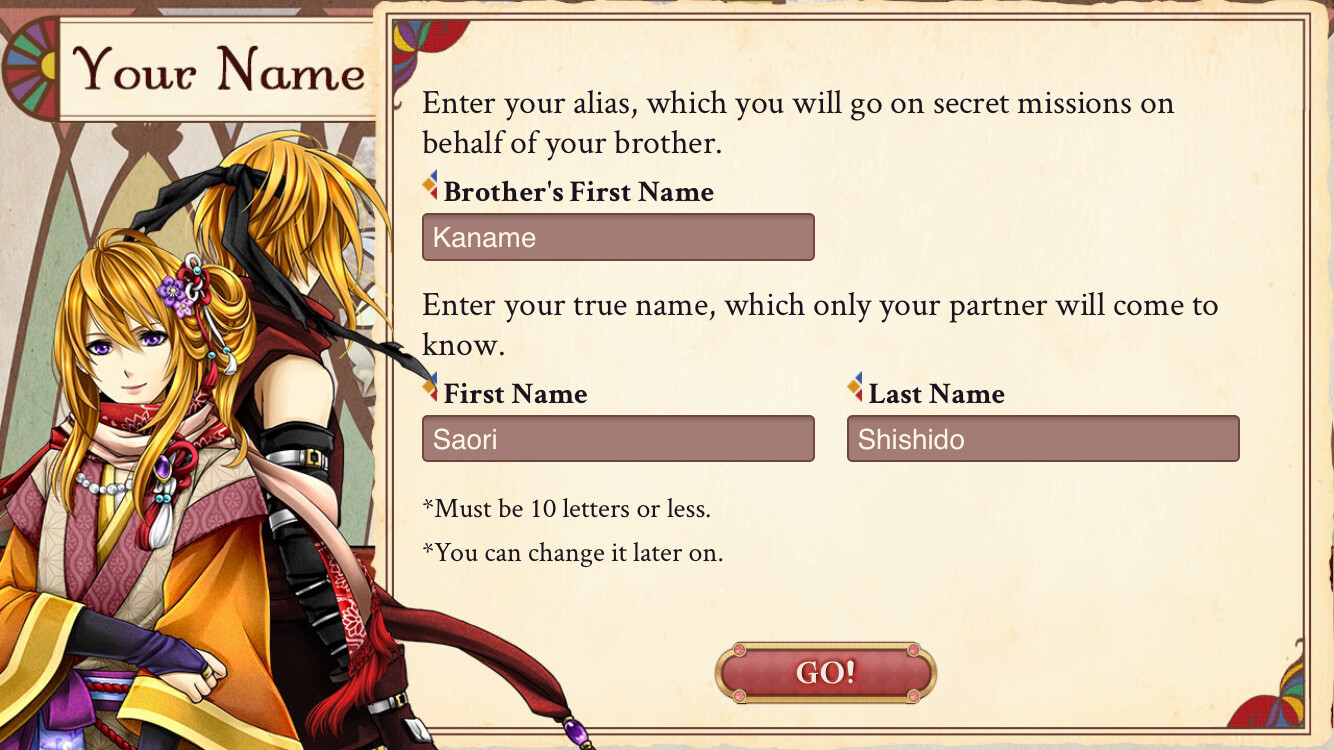Select the Brother's First Name field showing Kaname

[x=618, y=237]
